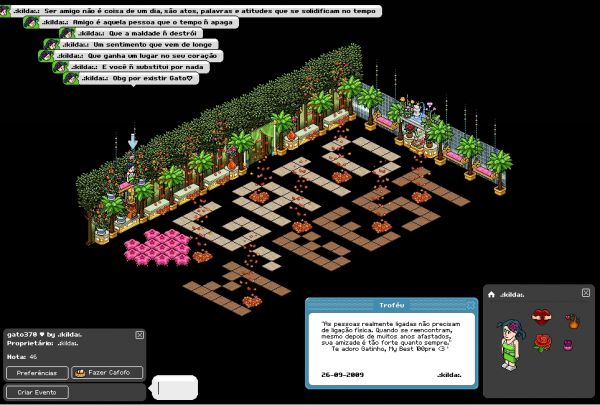The height and width of the screenshot is (405, 600).
Task: Close the .:kilda:. profile panel
Action: click(586, 293)
